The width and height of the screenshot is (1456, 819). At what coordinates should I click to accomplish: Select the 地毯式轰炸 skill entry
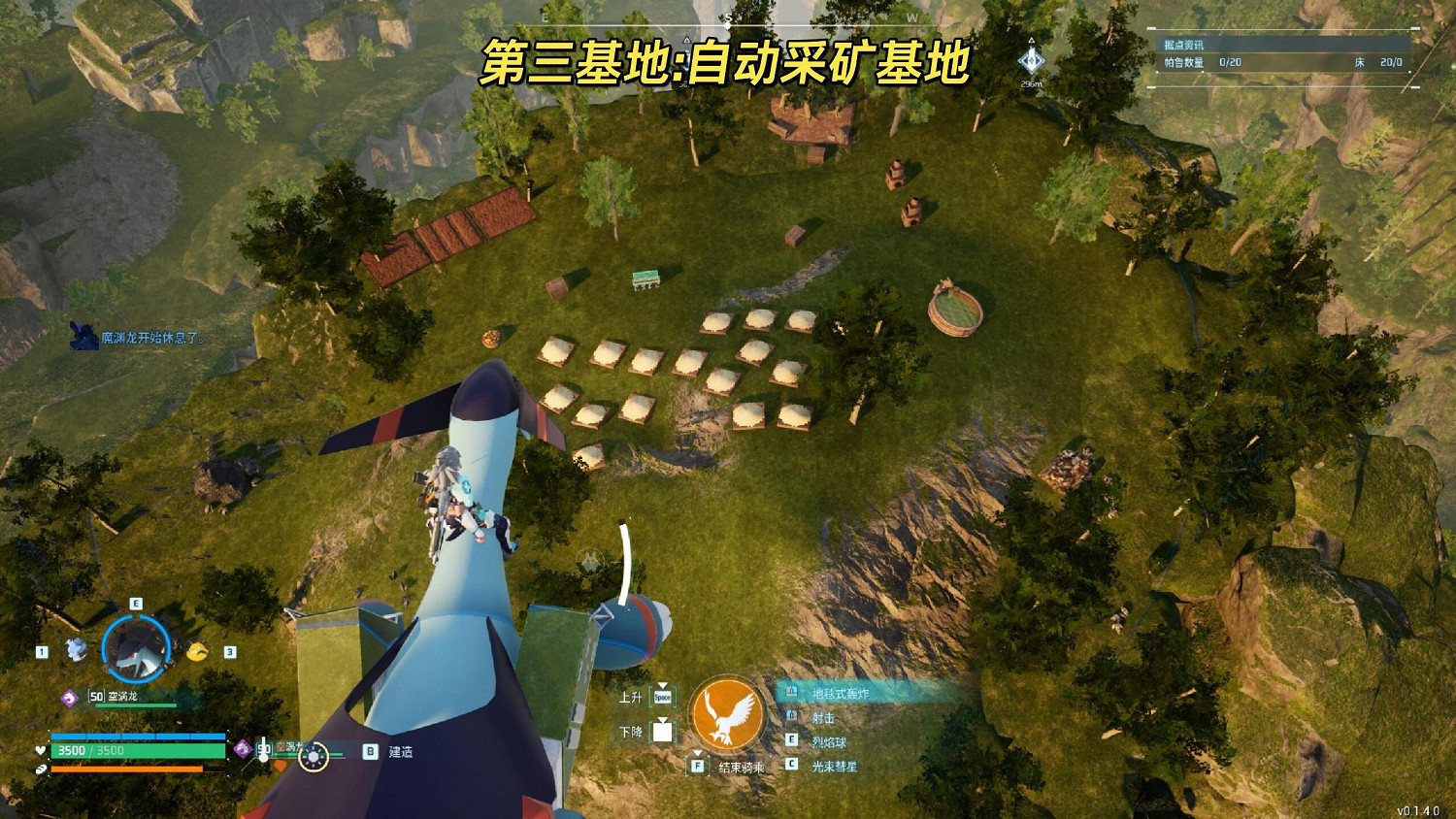(841, 691)
